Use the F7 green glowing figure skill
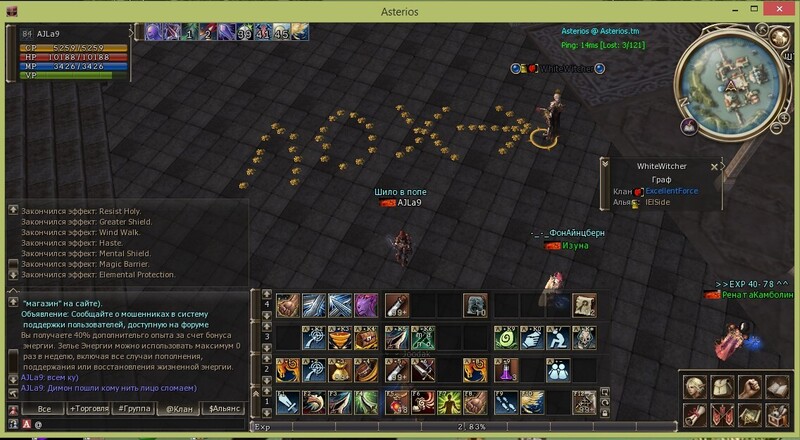The height and width of the screenshot is (440, 800). coord(451,402)
